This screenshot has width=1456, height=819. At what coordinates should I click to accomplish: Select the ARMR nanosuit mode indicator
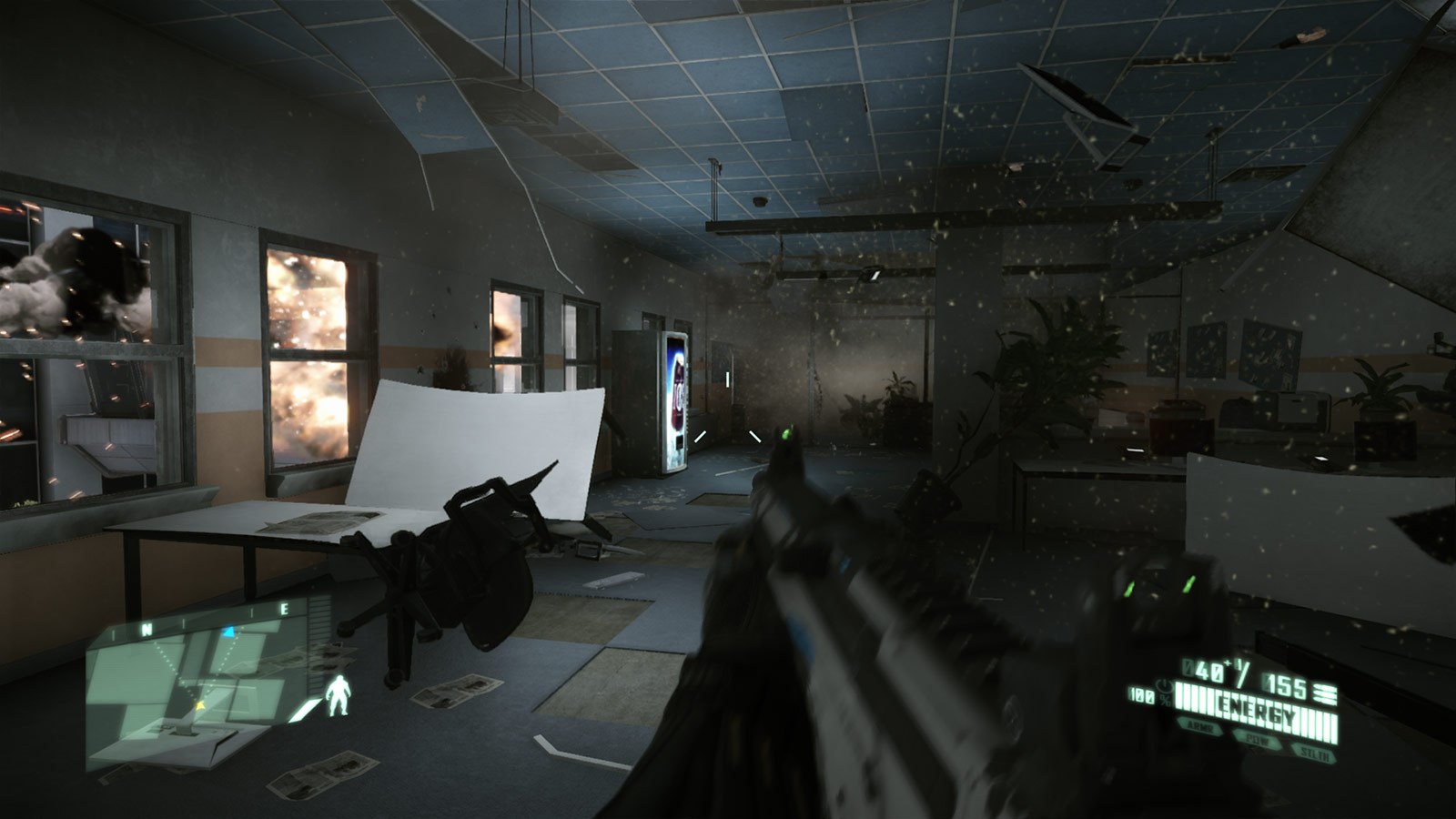coord(1201,725)
